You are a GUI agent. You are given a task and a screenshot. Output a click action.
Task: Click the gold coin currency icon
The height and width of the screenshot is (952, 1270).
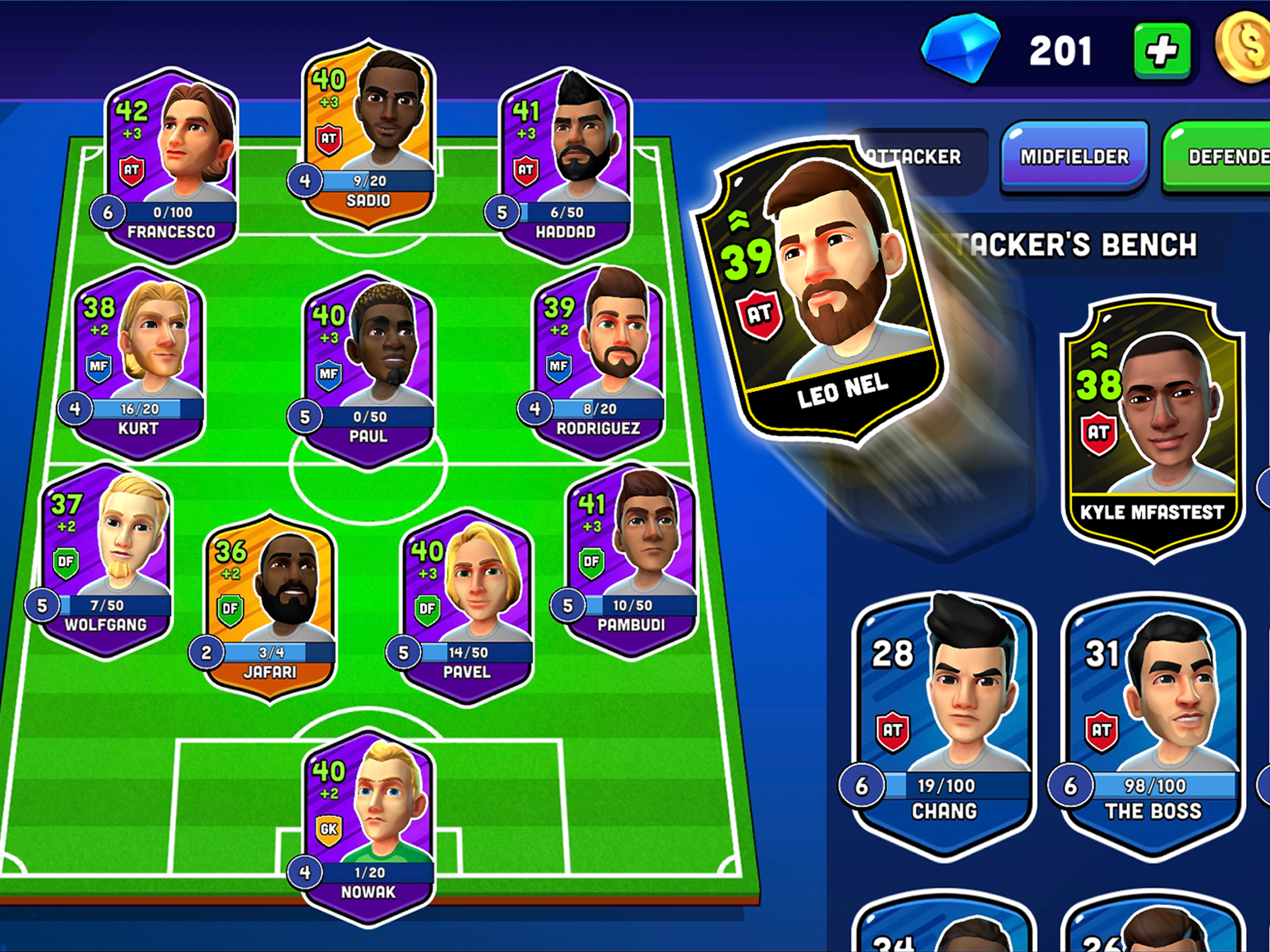[x=1246, y=49]
